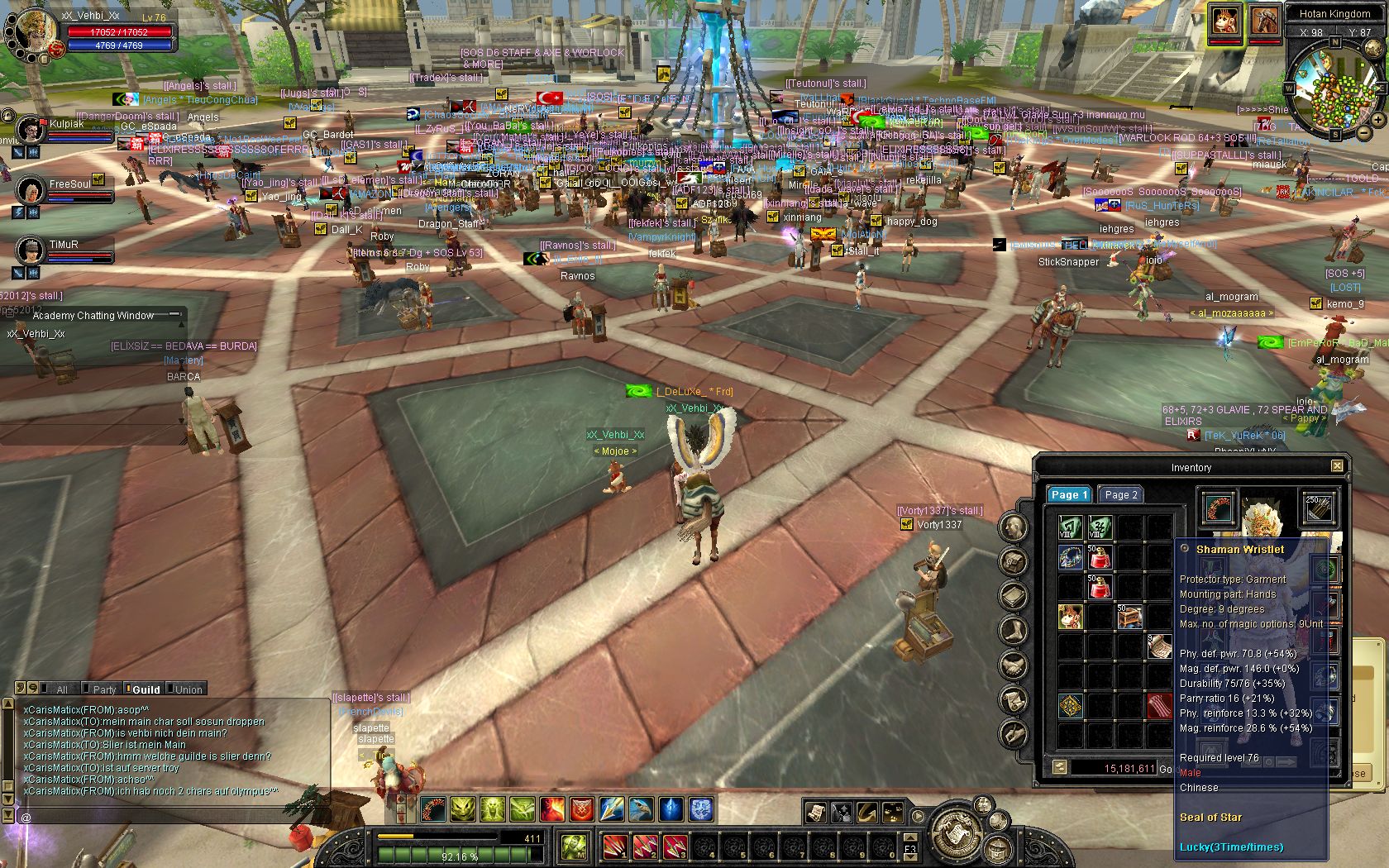Zoom in the minimap with plus button
Viewport: 1389px width, 868px height.
pyautogui.click(x=1378, y=121)
